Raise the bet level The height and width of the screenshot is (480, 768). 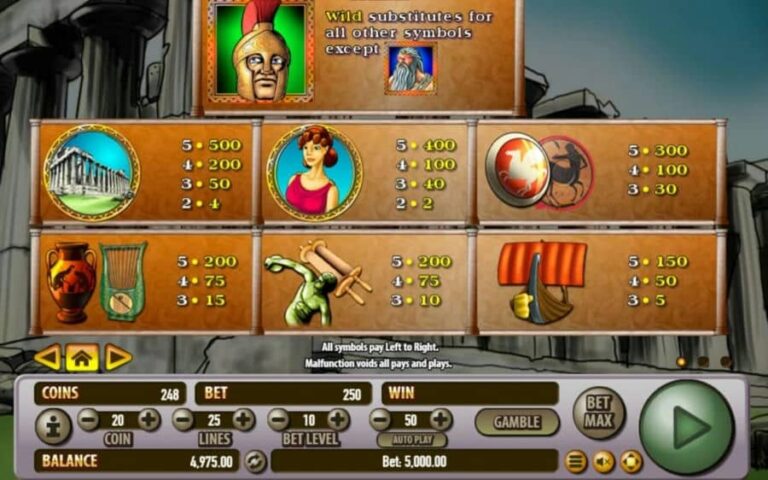pos(339,420)
